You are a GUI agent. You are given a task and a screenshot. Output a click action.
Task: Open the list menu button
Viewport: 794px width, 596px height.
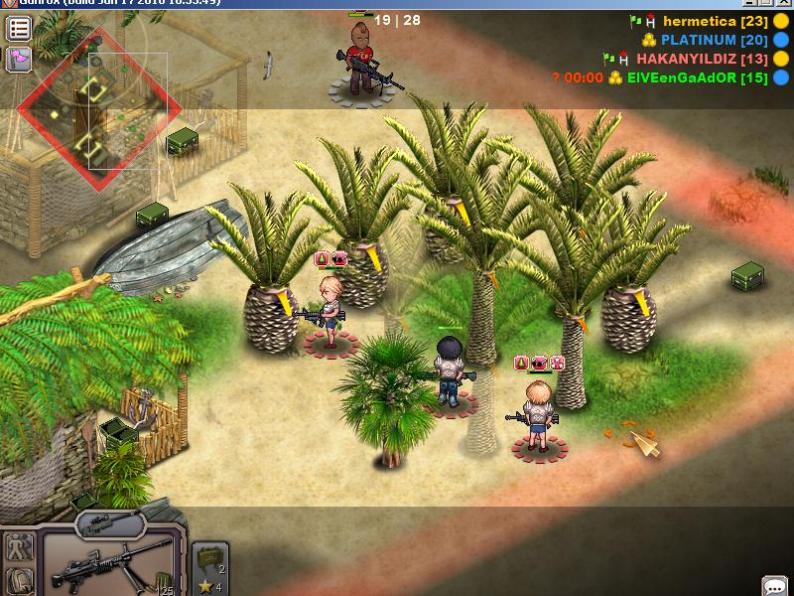(x=19, y=28)
